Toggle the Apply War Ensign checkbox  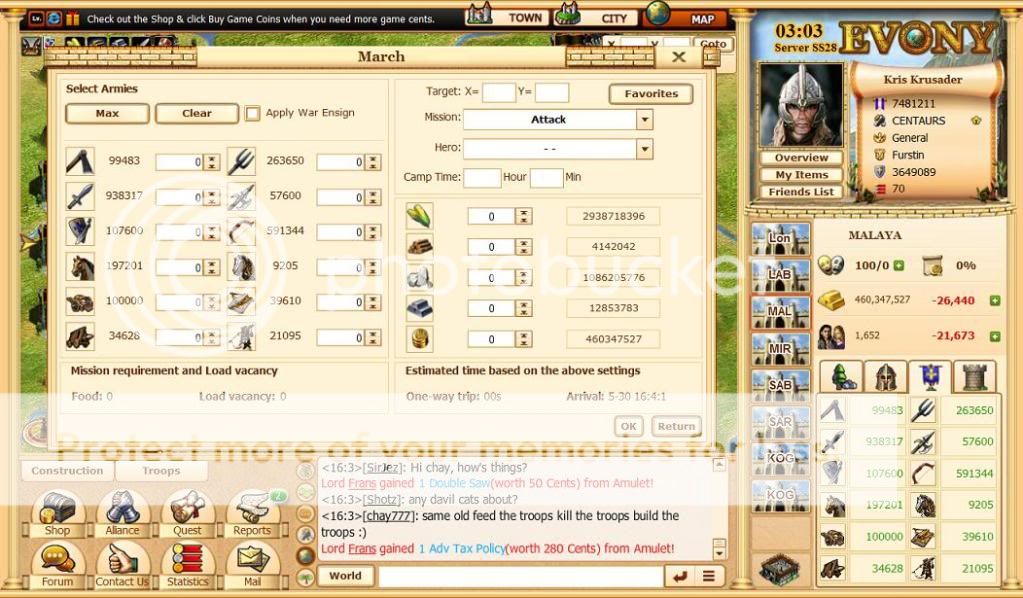click(253, 114)
